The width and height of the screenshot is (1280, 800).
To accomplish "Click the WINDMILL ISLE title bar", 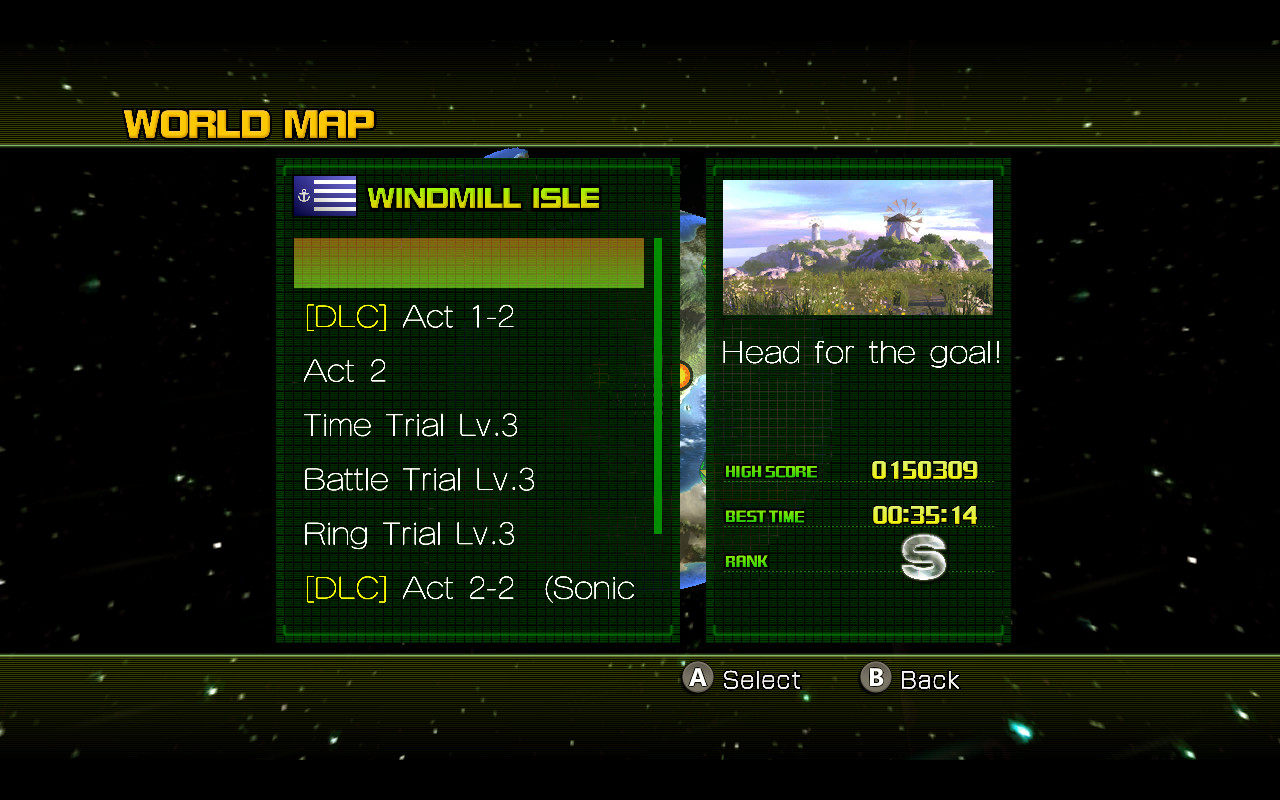I will (x=483, y=197).
